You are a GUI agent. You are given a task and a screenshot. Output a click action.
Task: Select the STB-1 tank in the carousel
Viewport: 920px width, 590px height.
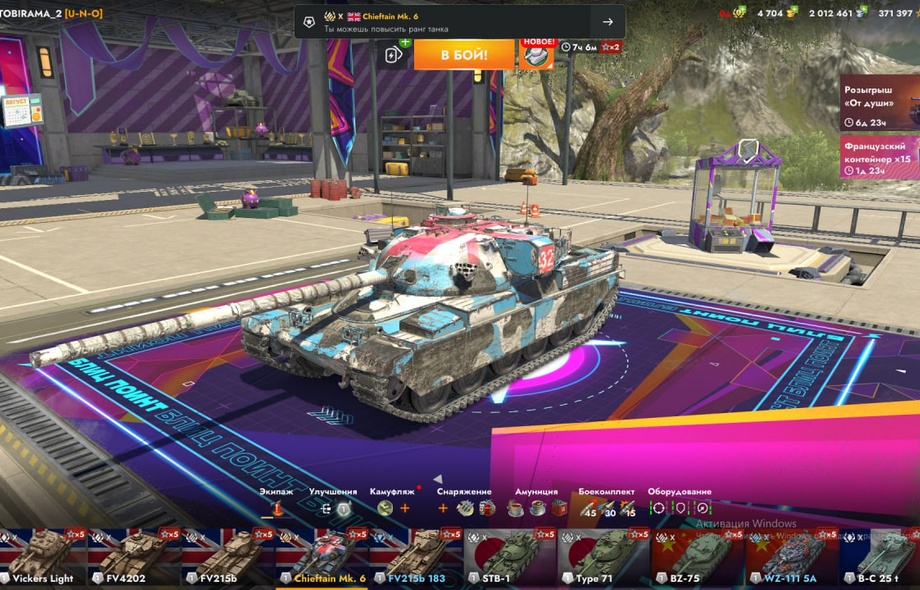click(510, 558)
